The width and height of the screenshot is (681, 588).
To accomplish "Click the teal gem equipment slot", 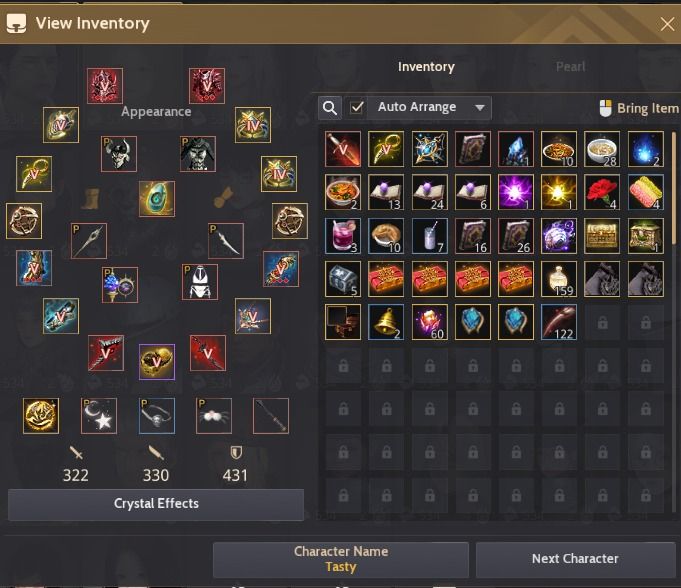I will click(157, 198).
